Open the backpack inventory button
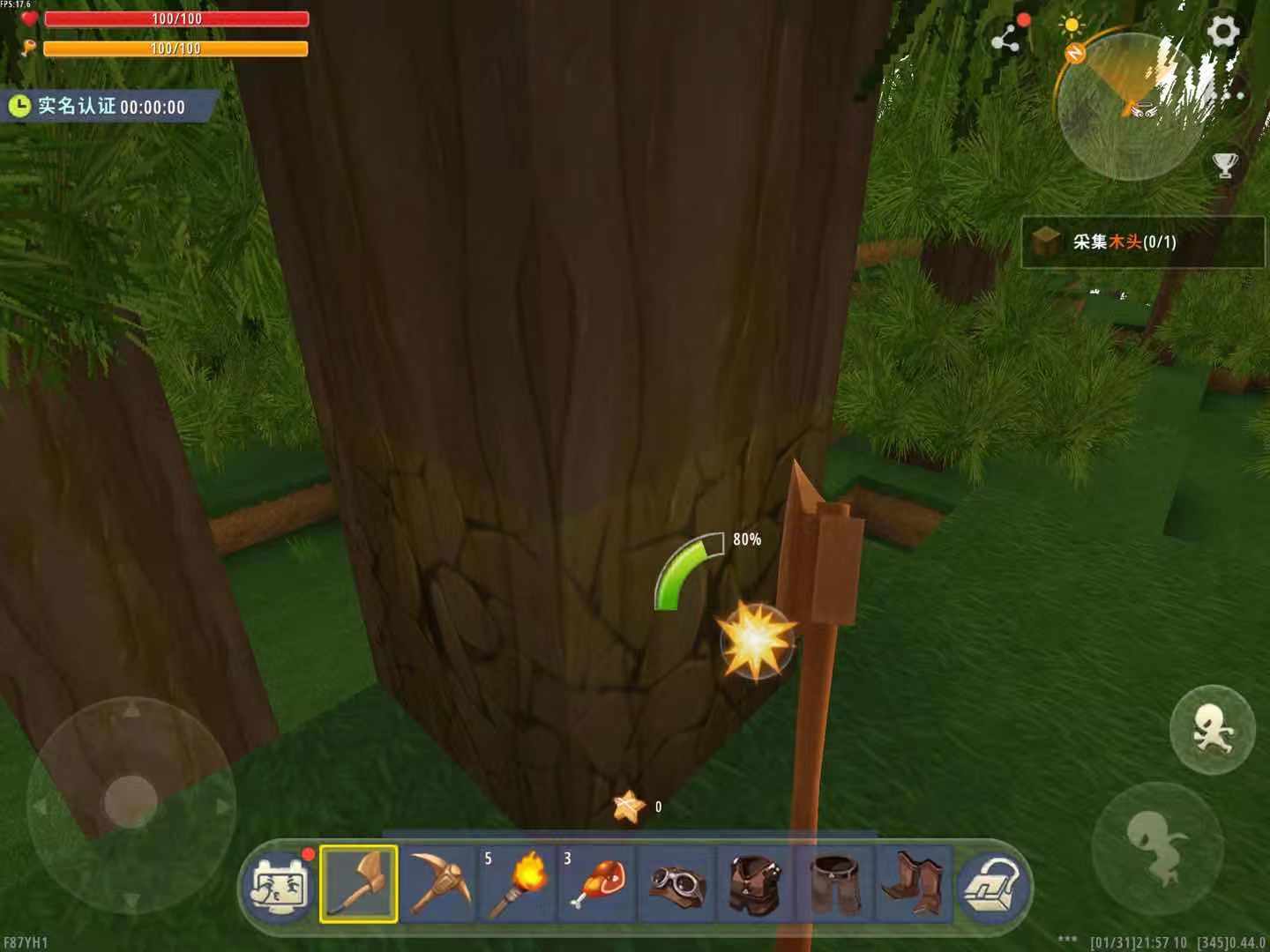Viewport: 1270px width, 952px height. coord(994,885)
